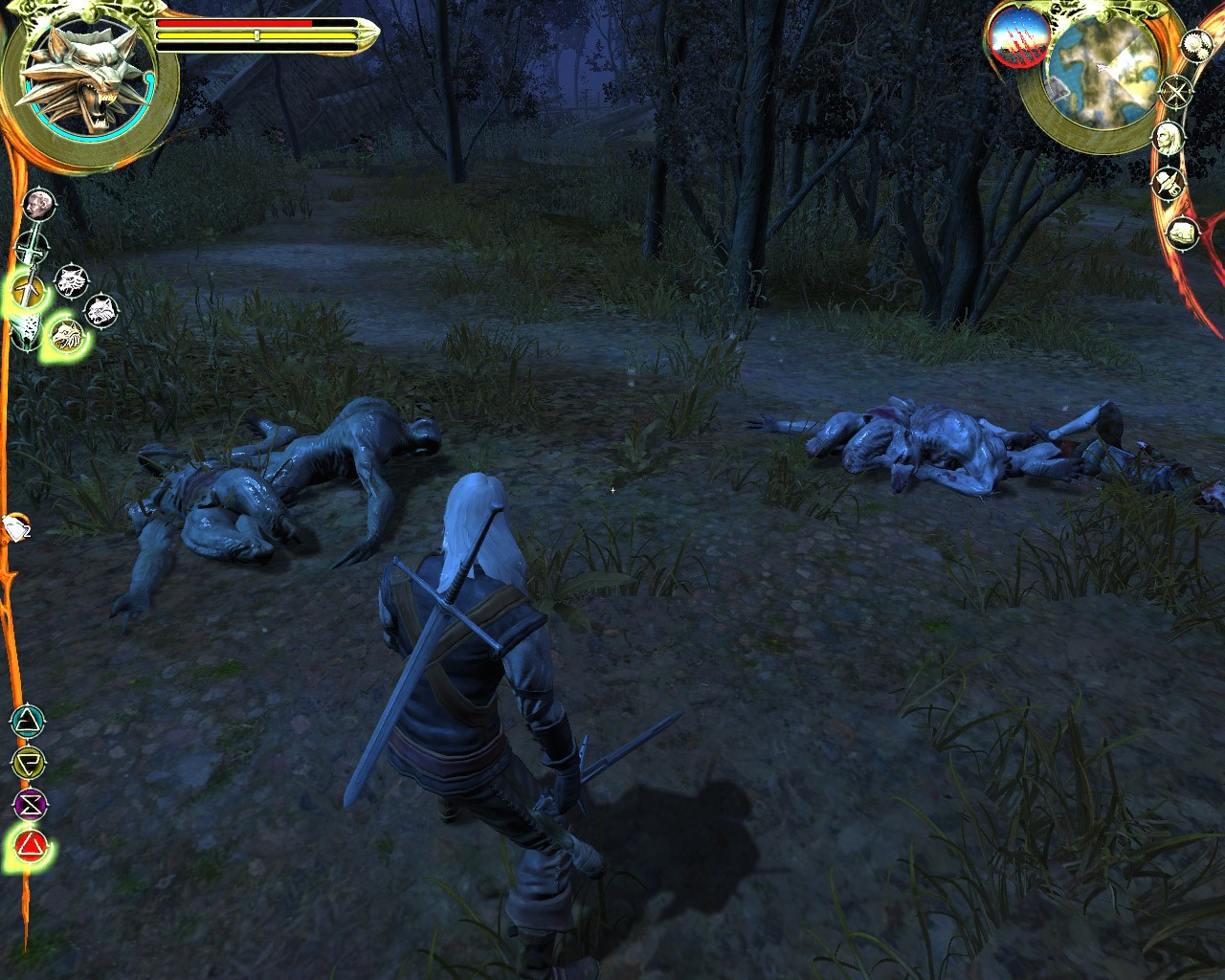Select the teal Aard sign

point(30,720)
